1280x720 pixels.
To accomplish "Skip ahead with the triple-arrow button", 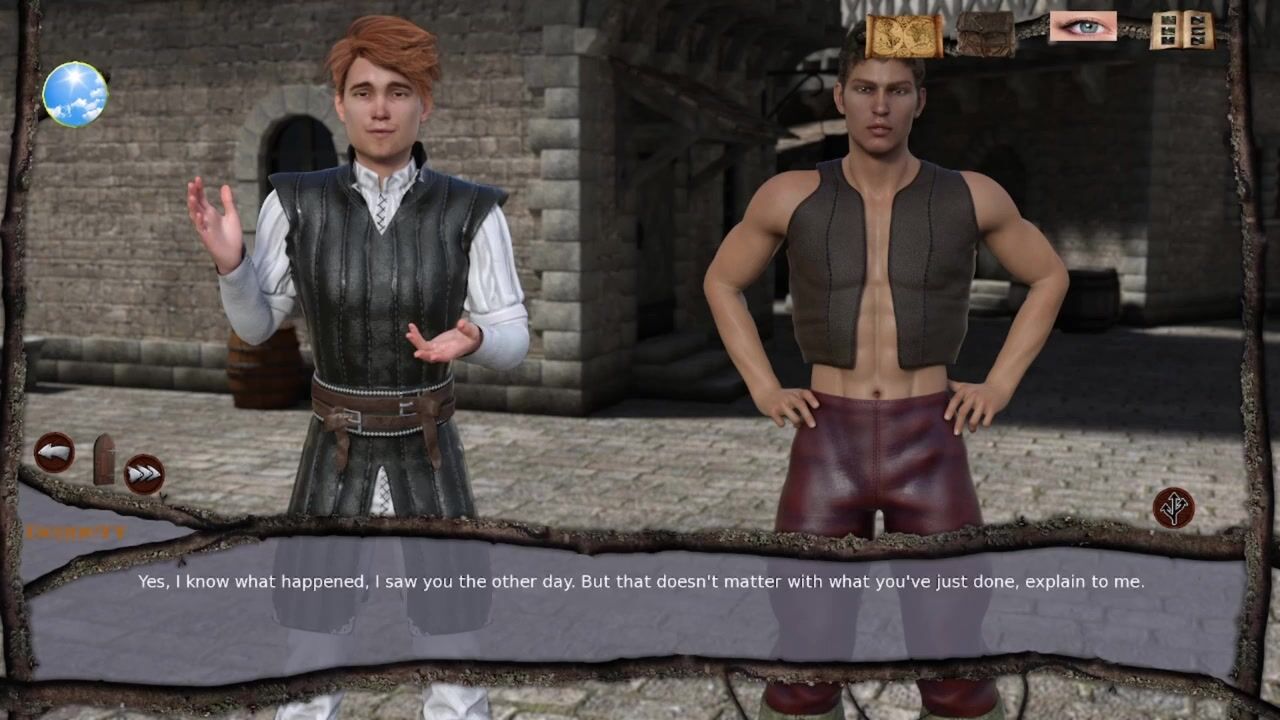I will [x=144, y=473].
